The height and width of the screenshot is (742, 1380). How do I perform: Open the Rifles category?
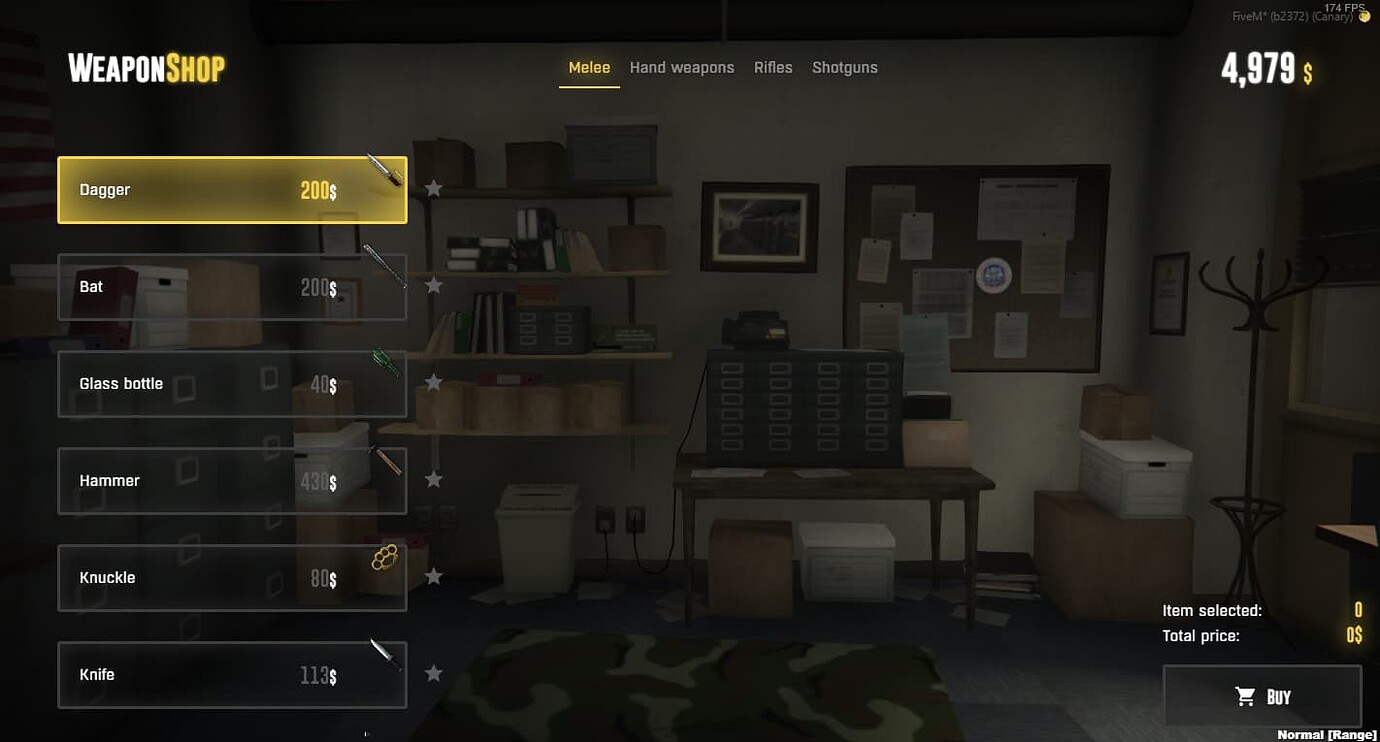point(773,67)
